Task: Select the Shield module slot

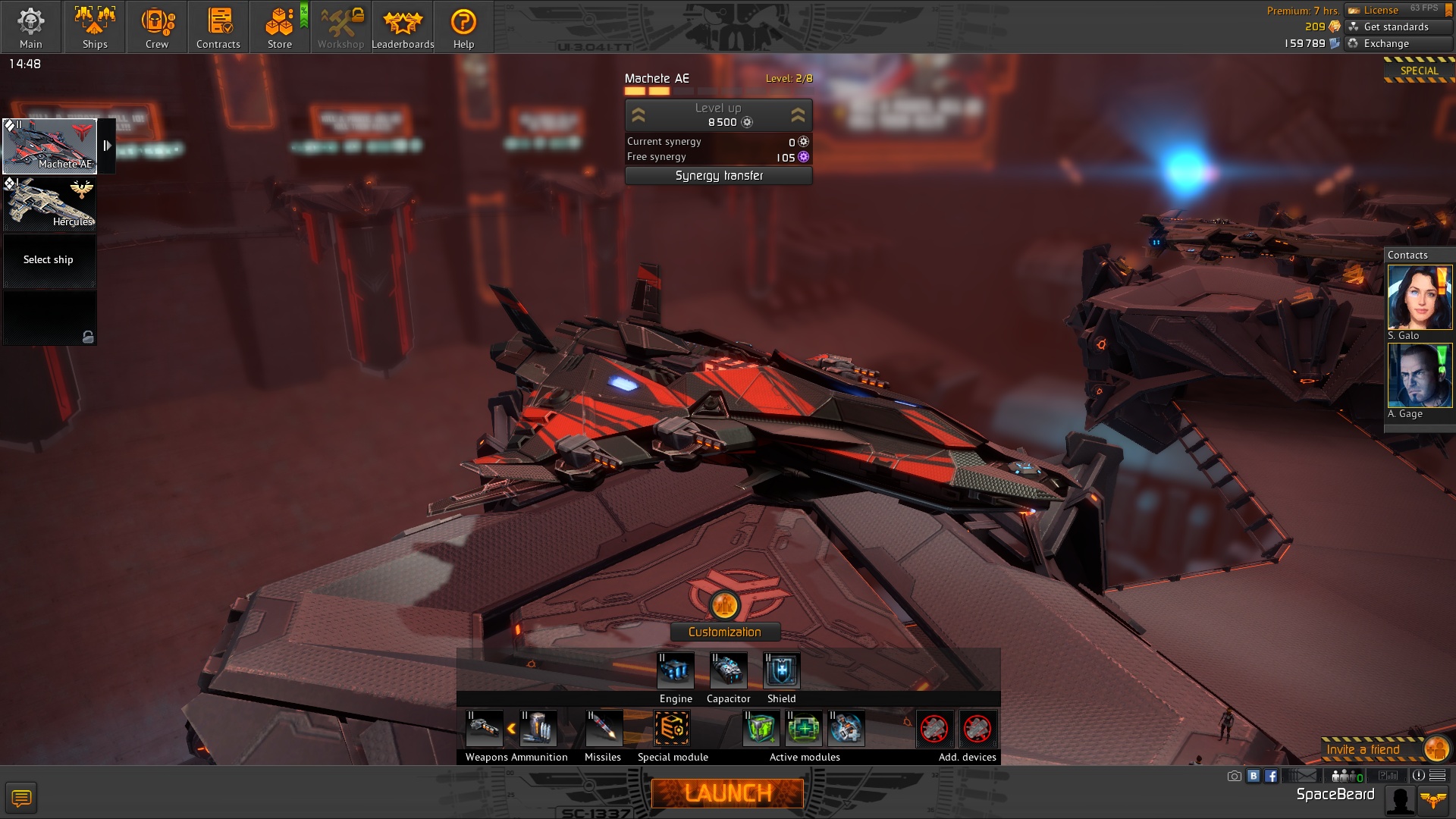Action: coord(782,671)
